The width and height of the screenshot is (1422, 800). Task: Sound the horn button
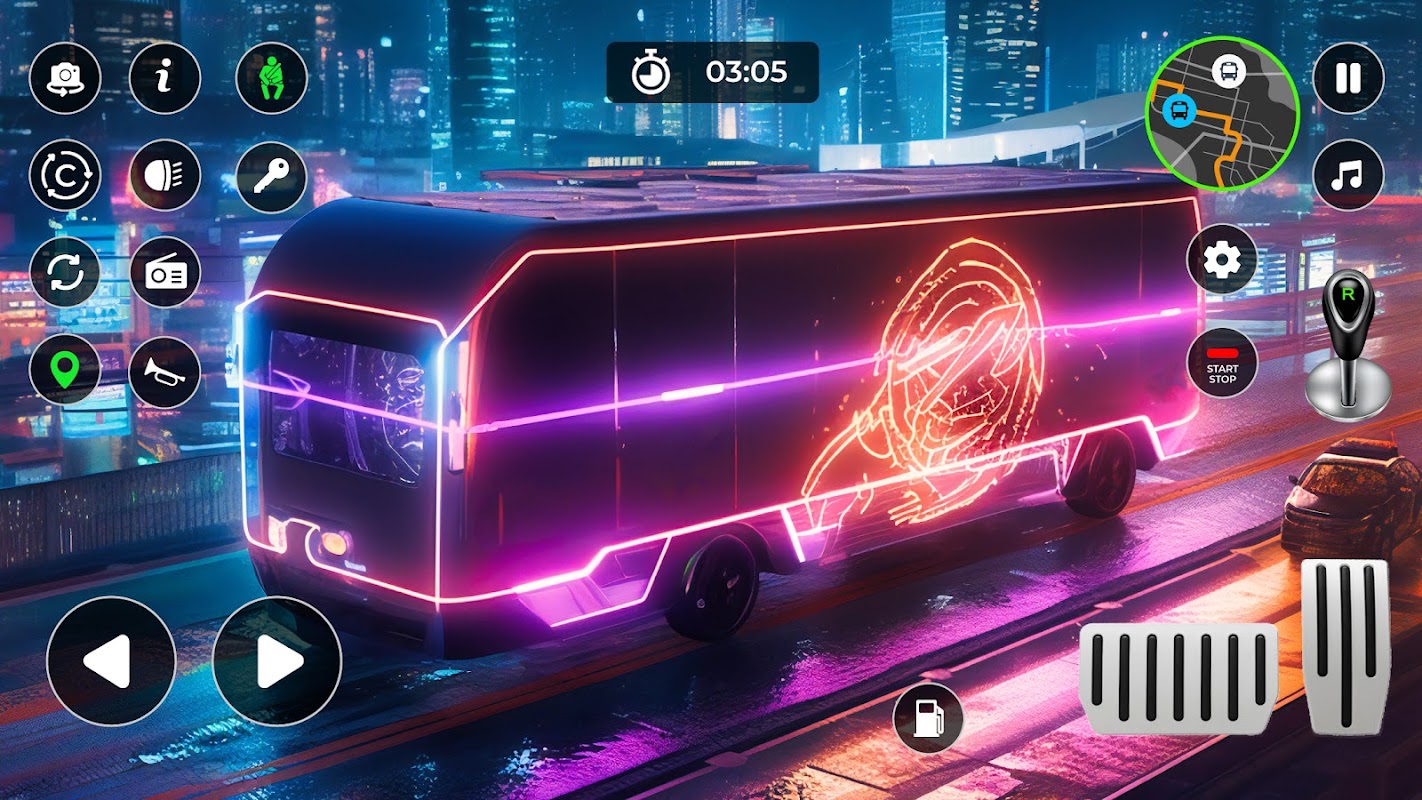pyautogui.click(x=165, y=371)
